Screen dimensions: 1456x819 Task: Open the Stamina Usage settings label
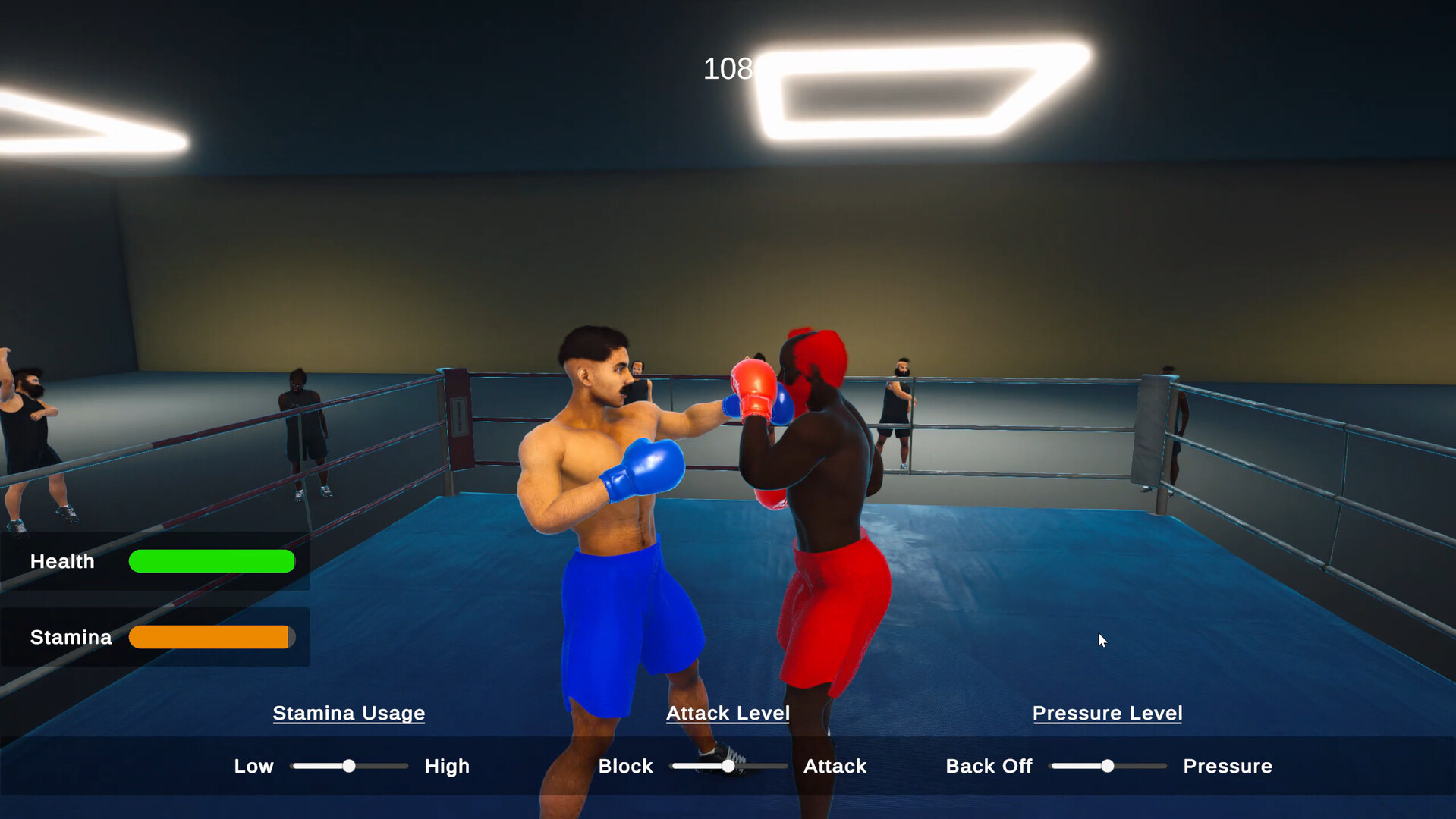coord(348,713)
